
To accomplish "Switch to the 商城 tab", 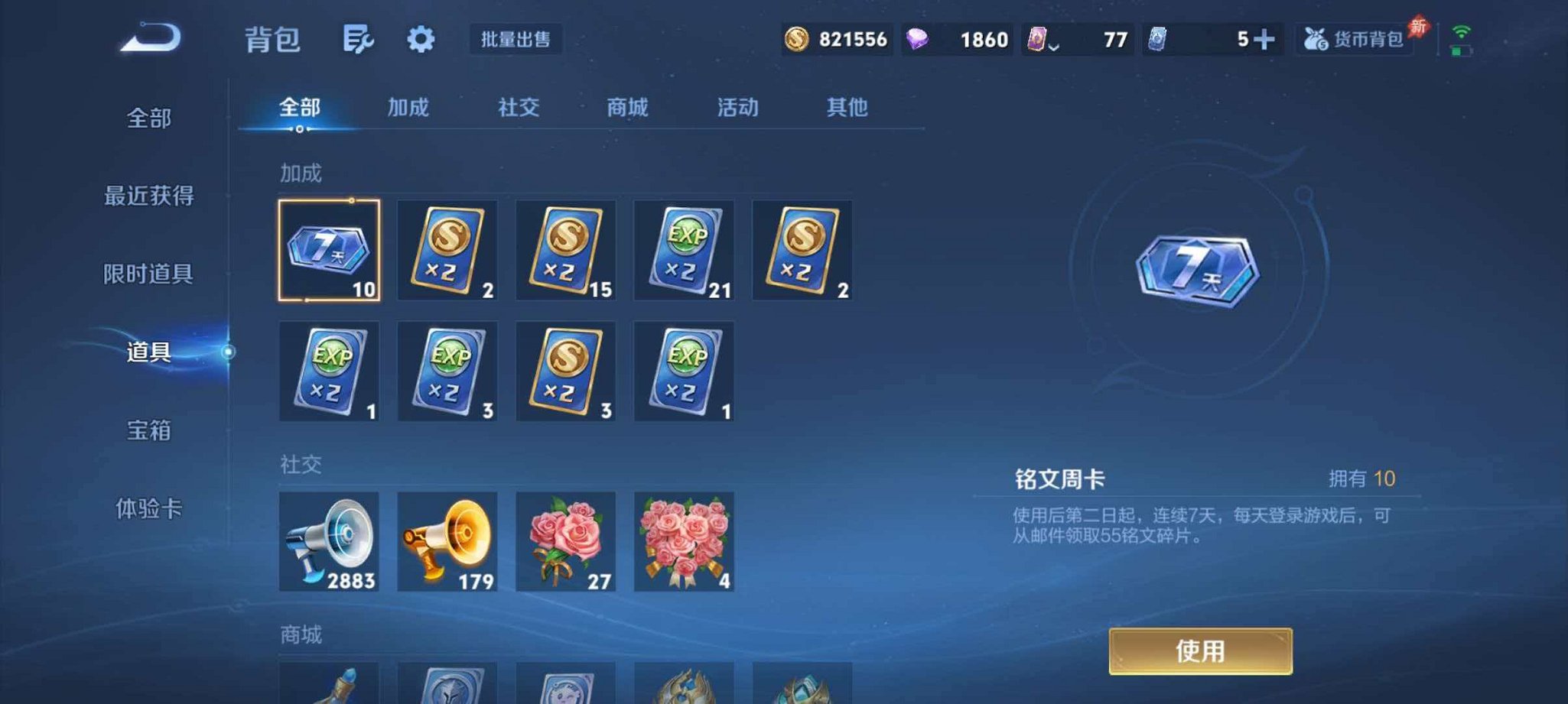I will (x=626, y=109).
